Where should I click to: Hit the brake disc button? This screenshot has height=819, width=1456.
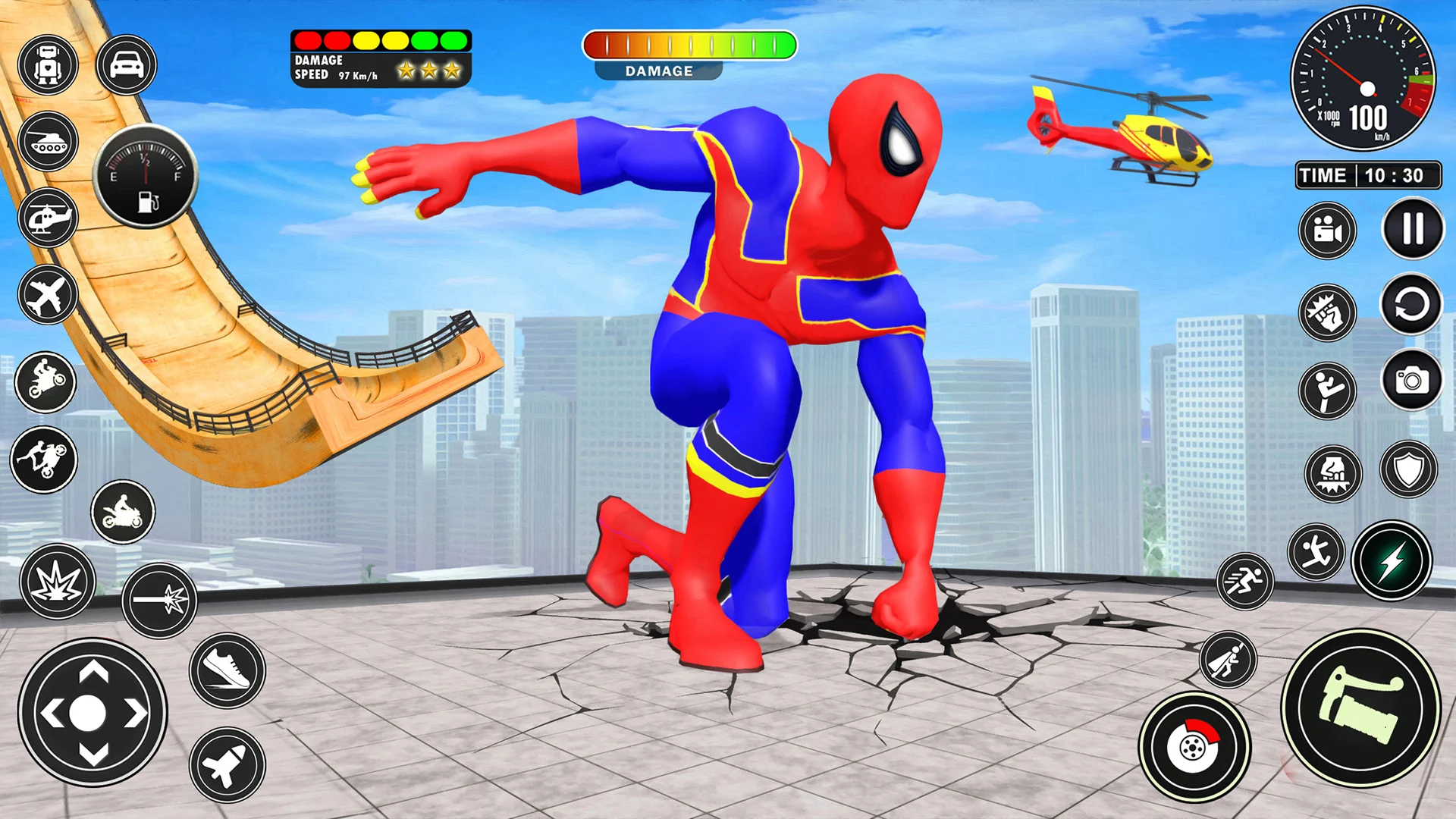click(x=1194, y=748)
